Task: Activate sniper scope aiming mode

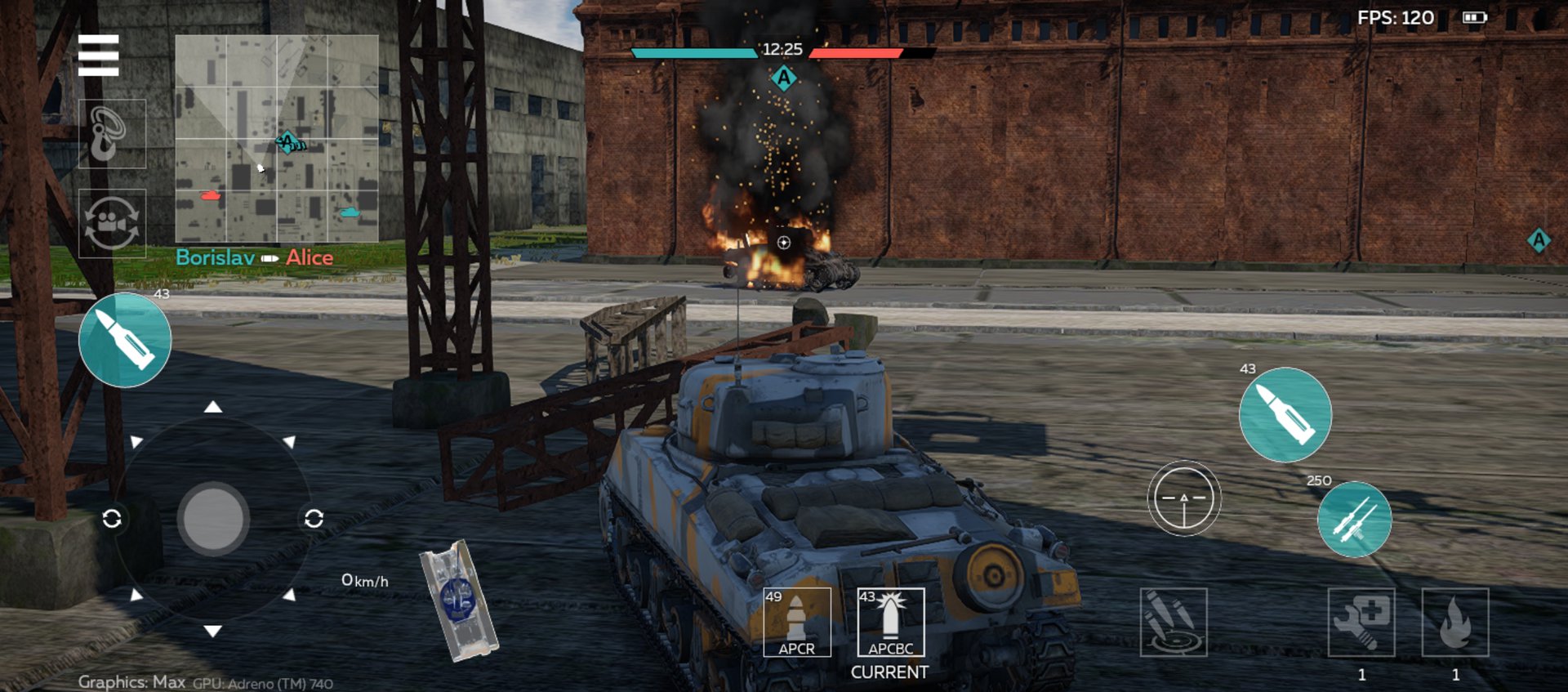Action: [x=1183, y=498]
